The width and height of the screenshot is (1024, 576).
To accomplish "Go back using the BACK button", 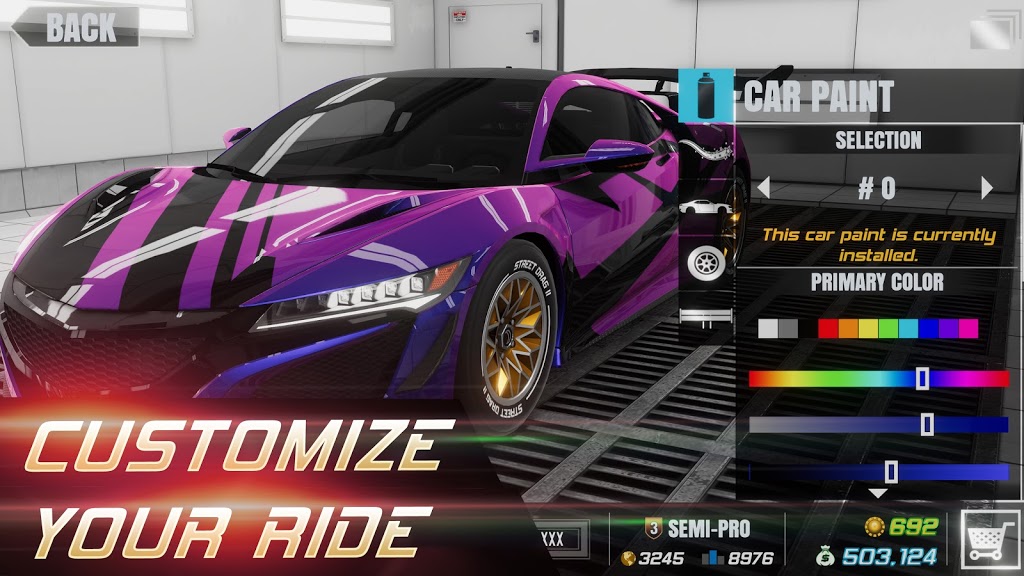I will (x=75, y=26).
